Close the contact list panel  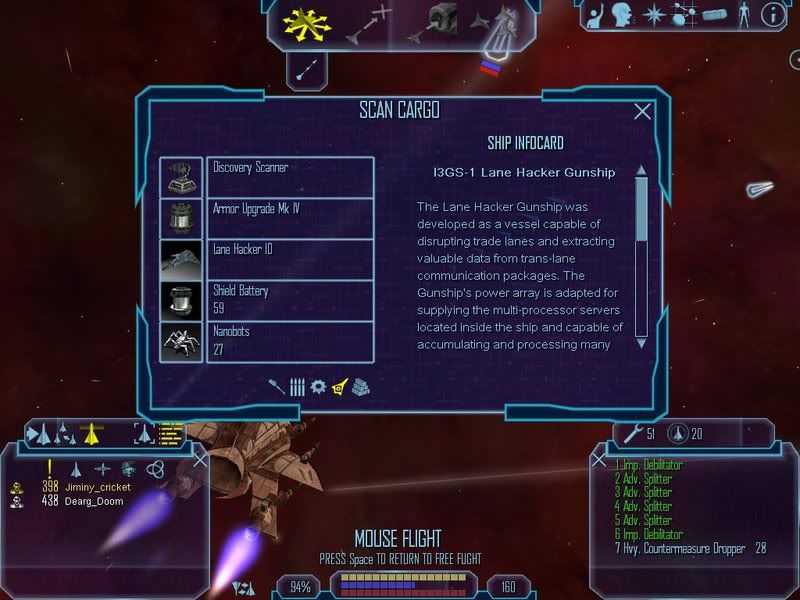199,459
